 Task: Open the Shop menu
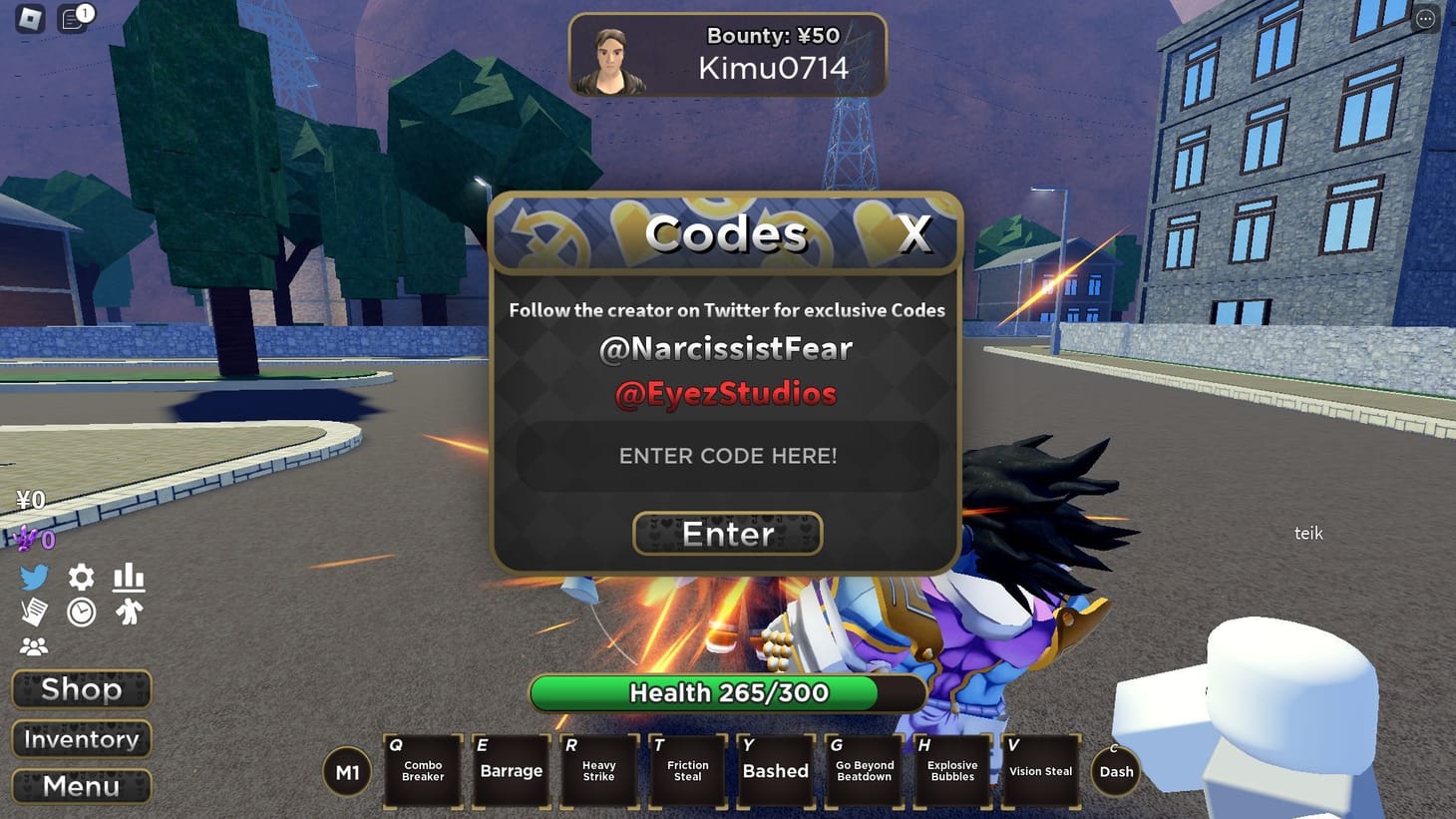click(81, 689)
